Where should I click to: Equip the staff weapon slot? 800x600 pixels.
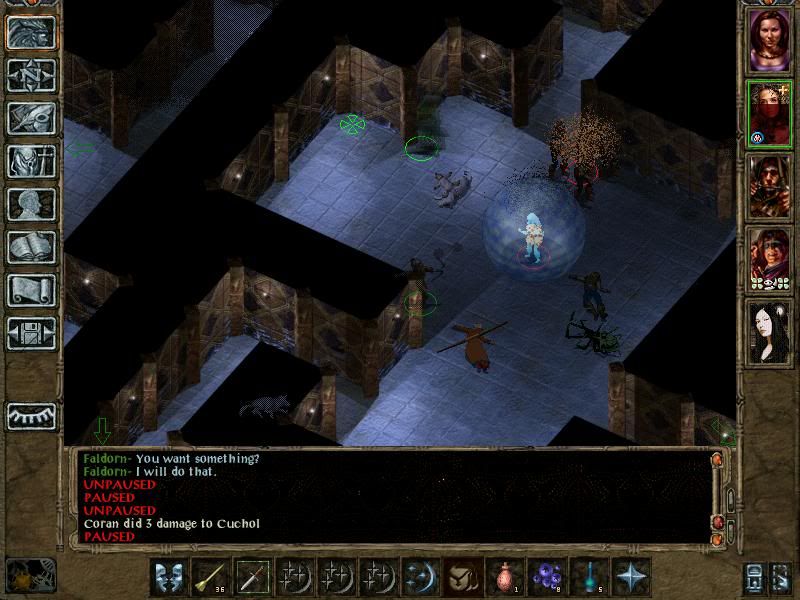(252, 577)
